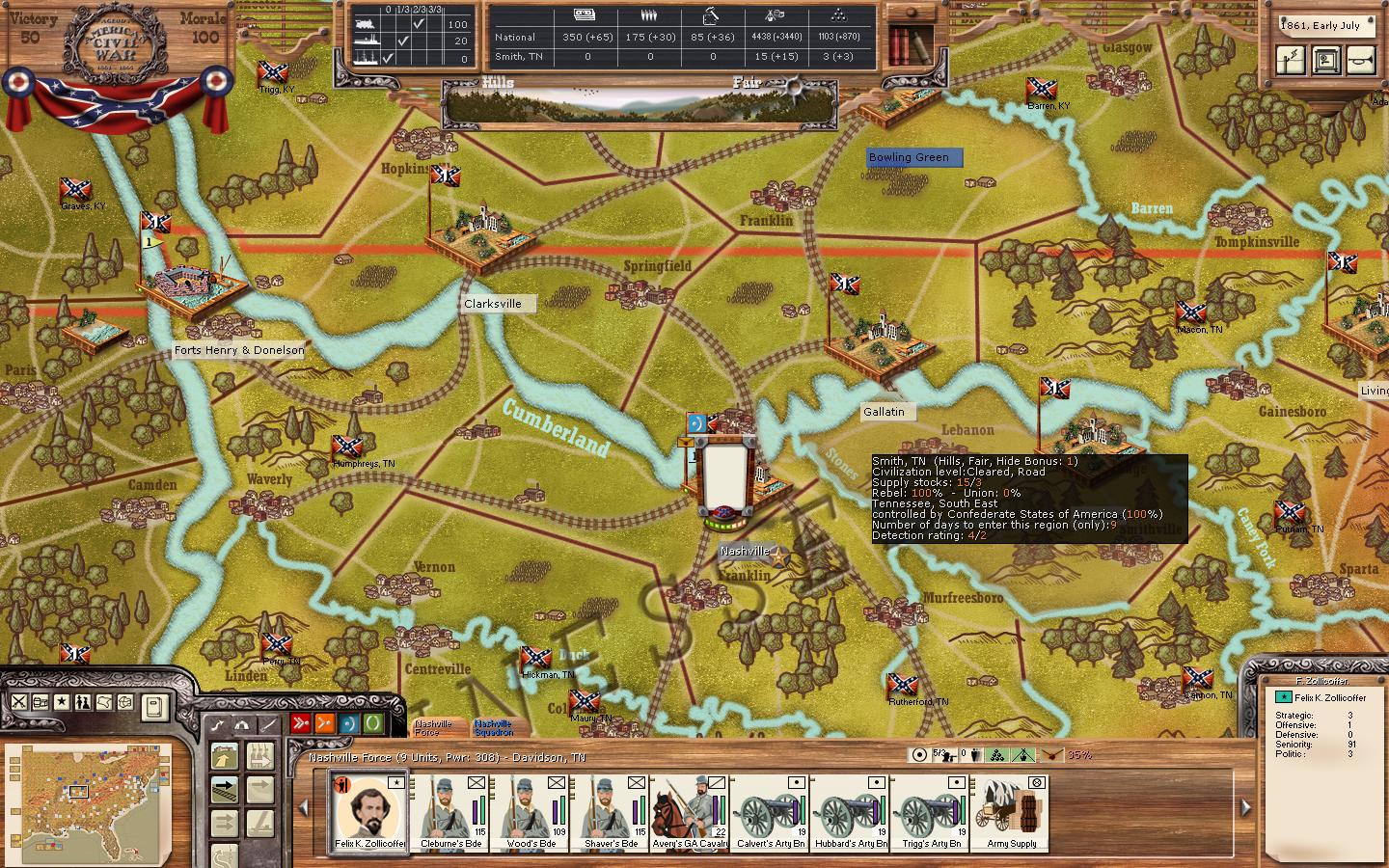Select the Army Supply wagon card
1389x868 pixels.
coord(1011,810)
